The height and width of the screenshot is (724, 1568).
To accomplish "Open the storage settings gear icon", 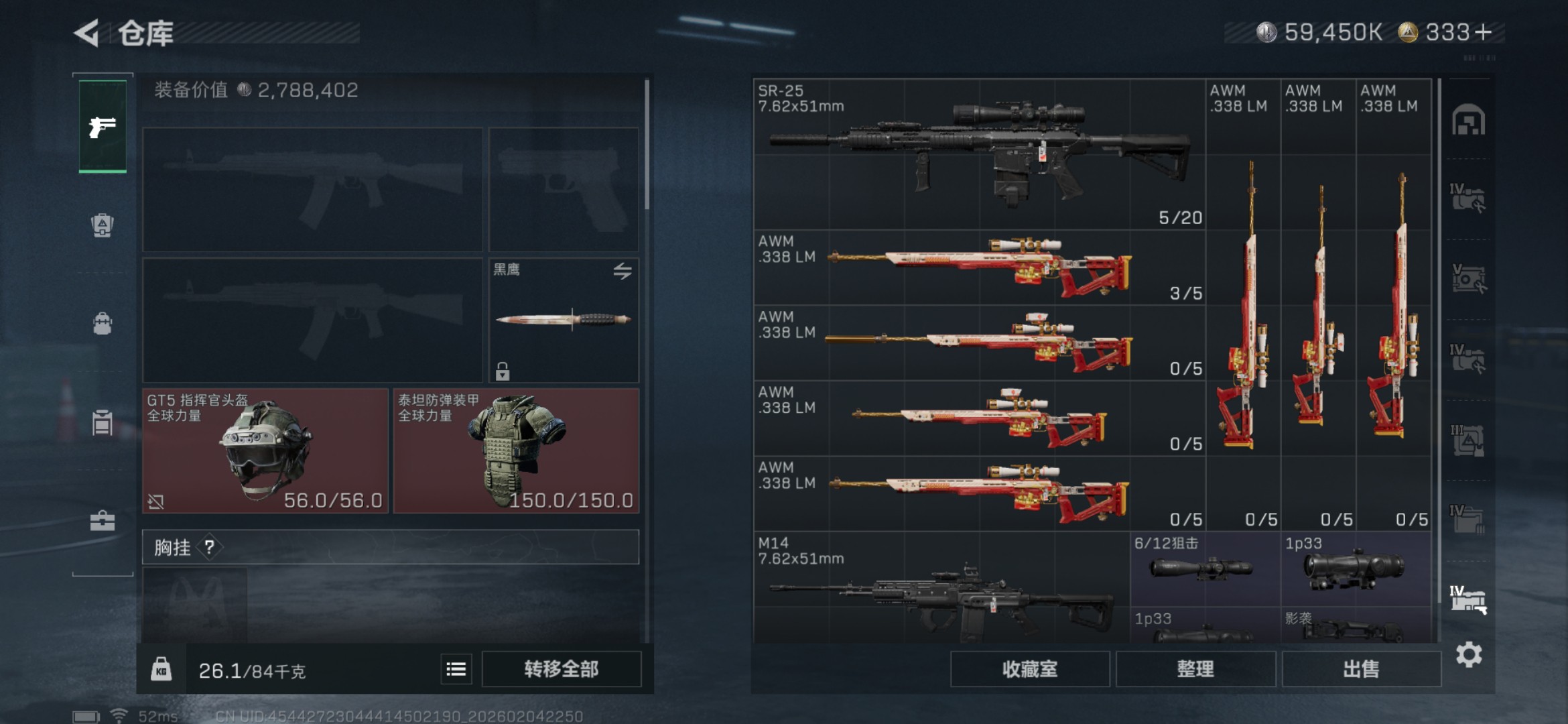I will pos(1468,654).
